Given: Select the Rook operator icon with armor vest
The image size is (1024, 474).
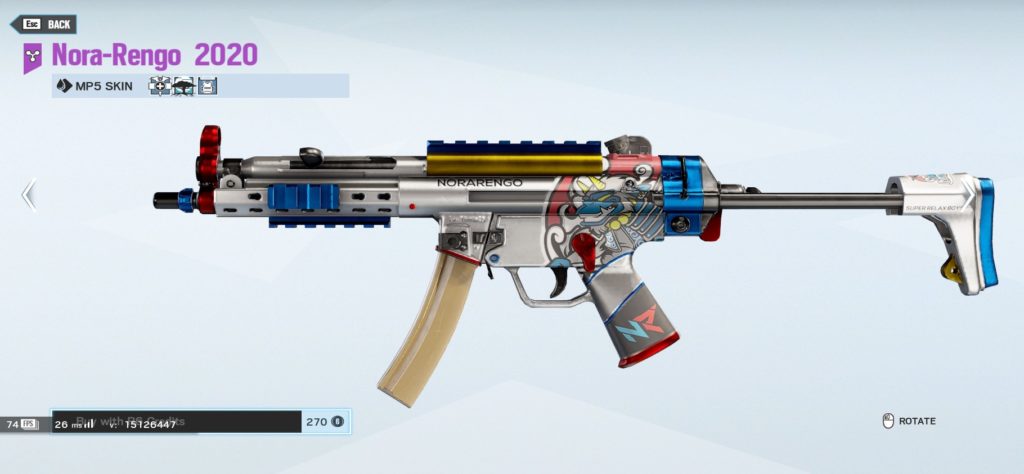Looking at the screenshot, I should pyautogui.click(x=207, y=86).
